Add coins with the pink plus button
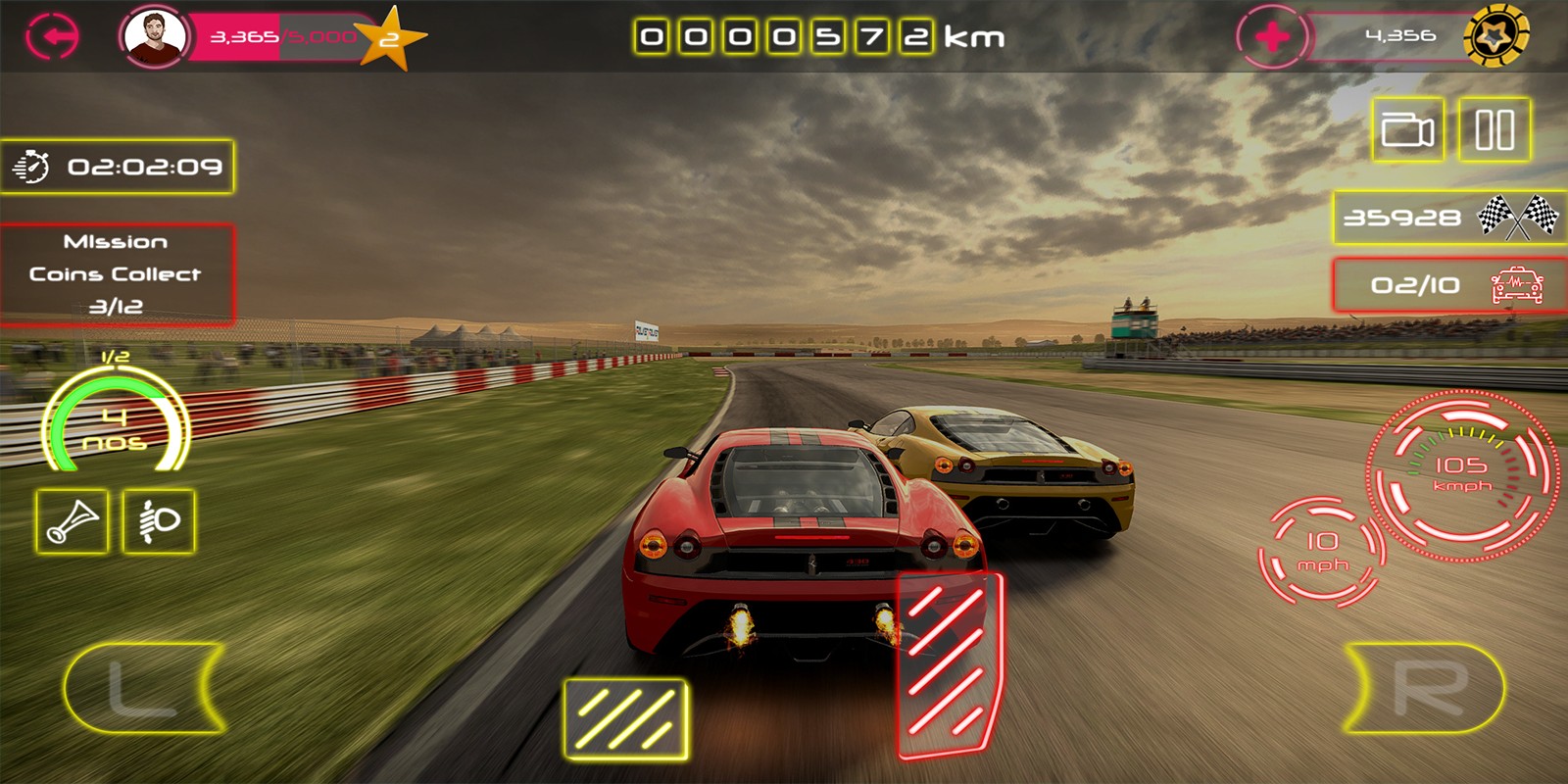 [x=1272, y=37]
